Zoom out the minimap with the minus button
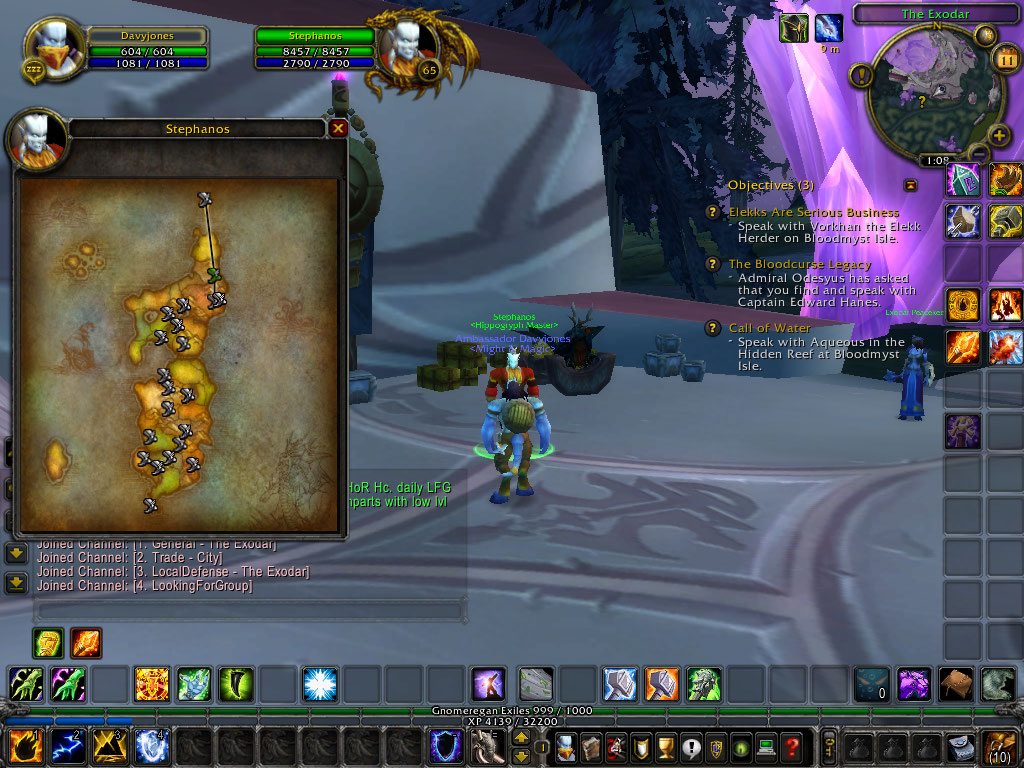The image size is (1024, 768). point(979,153)
